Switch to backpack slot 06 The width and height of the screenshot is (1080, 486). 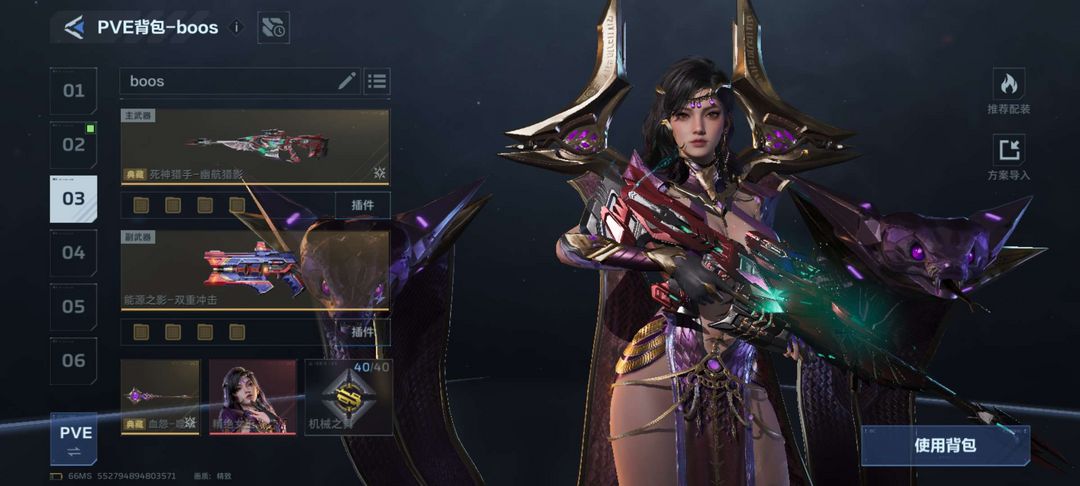[74, 361]
